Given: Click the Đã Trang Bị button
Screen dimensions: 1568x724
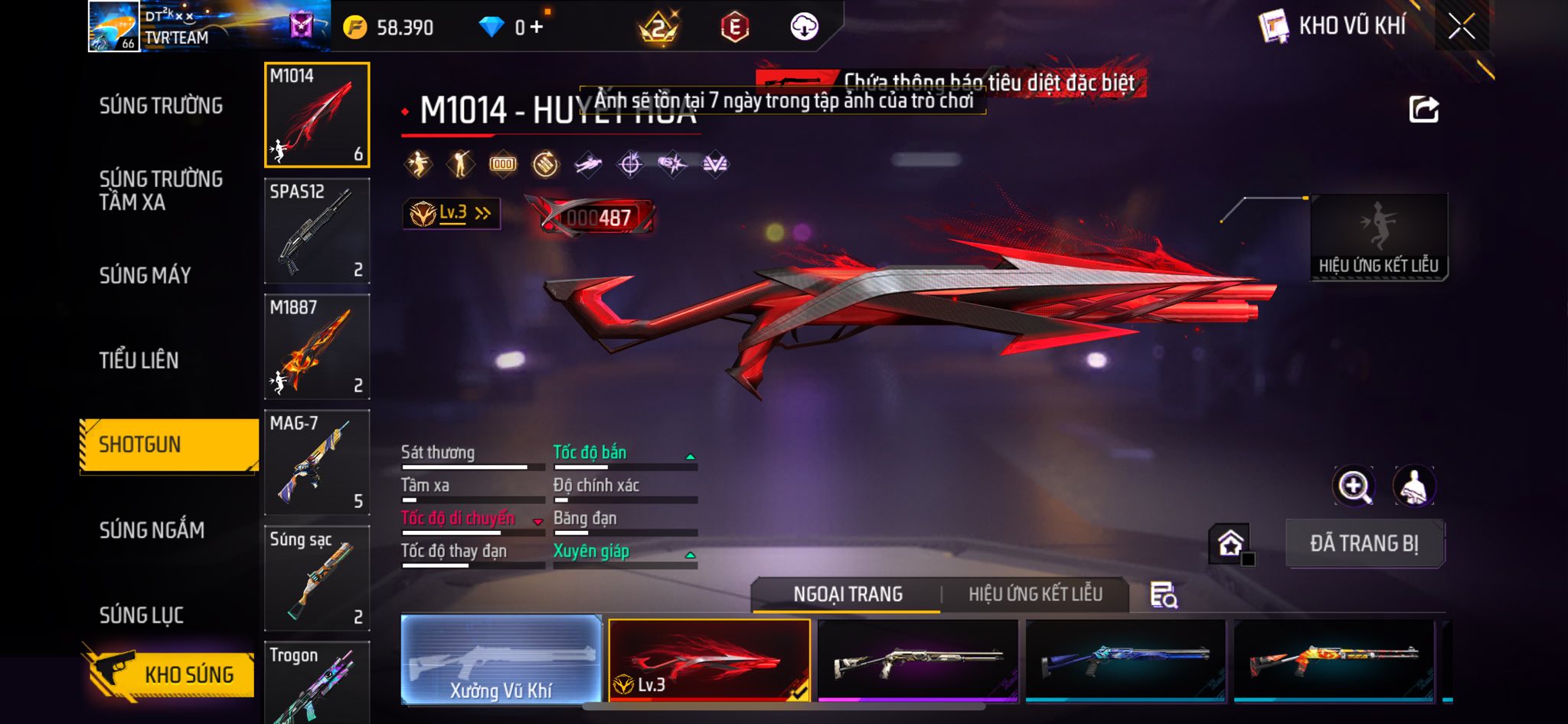Looking at the screenshot, I should click(x=1364, y=543).
